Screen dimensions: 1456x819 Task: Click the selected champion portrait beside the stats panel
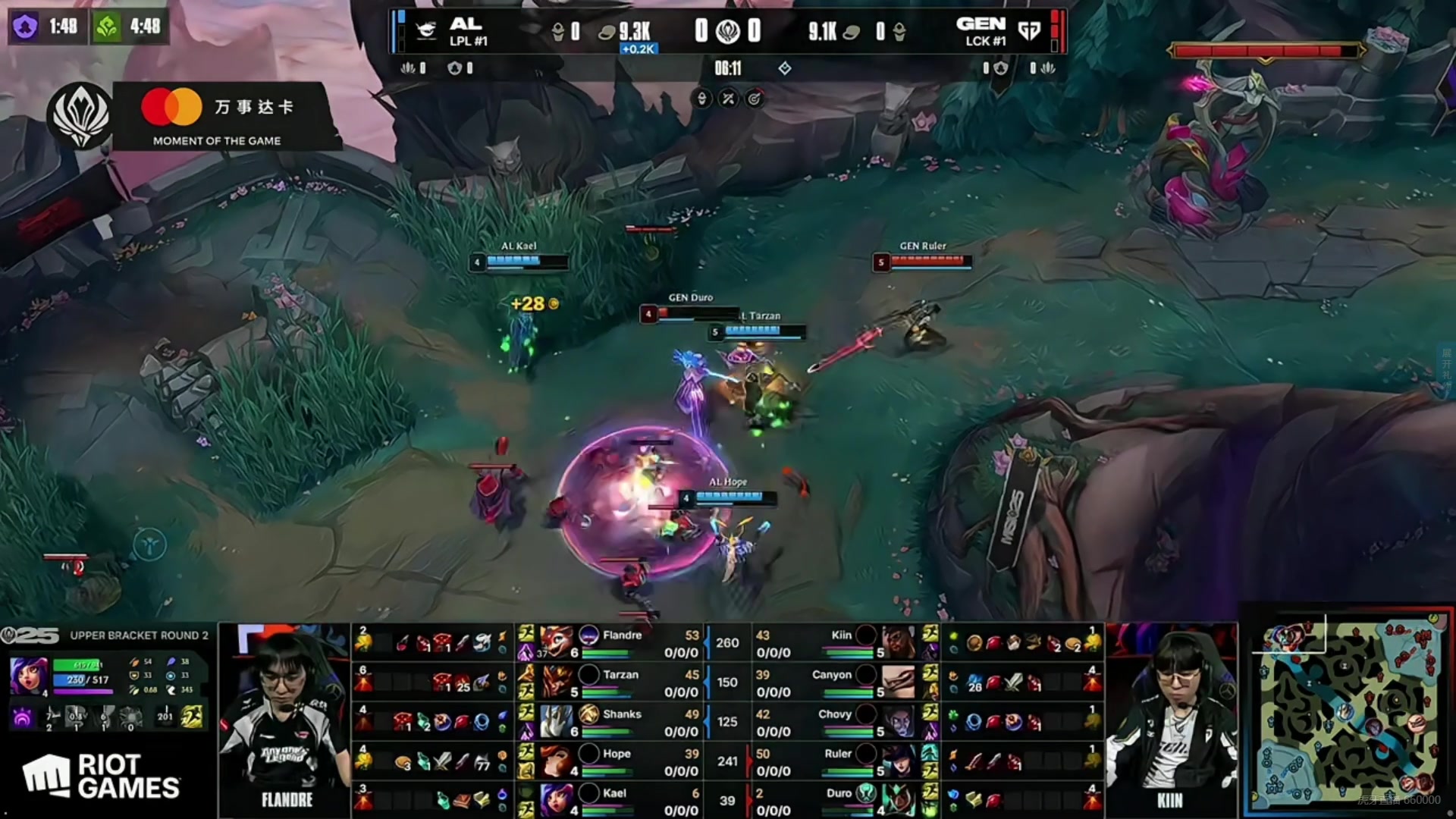click(x=28, y=676)
